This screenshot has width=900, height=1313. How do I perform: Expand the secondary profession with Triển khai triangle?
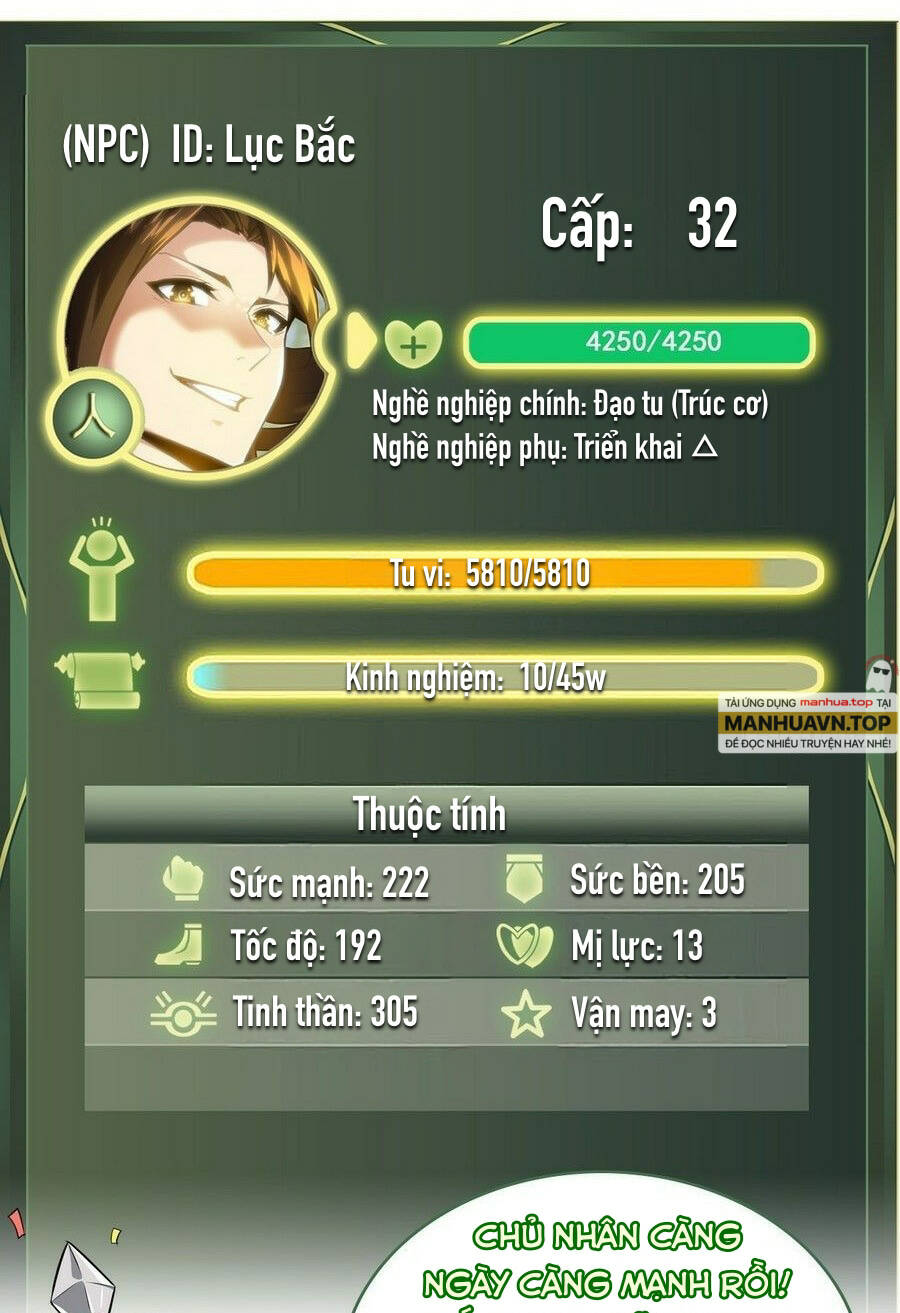(x=705, y=448)
